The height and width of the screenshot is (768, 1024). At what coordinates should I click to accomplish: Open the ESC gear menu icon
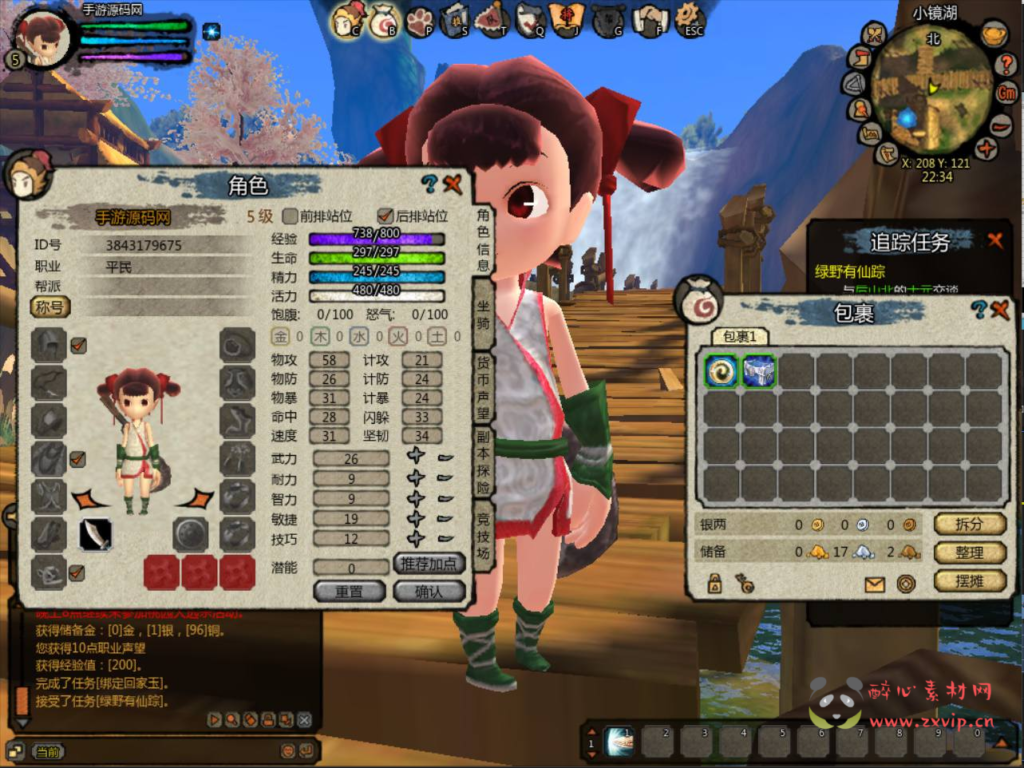pyautogui.click(x=689, y=18)
